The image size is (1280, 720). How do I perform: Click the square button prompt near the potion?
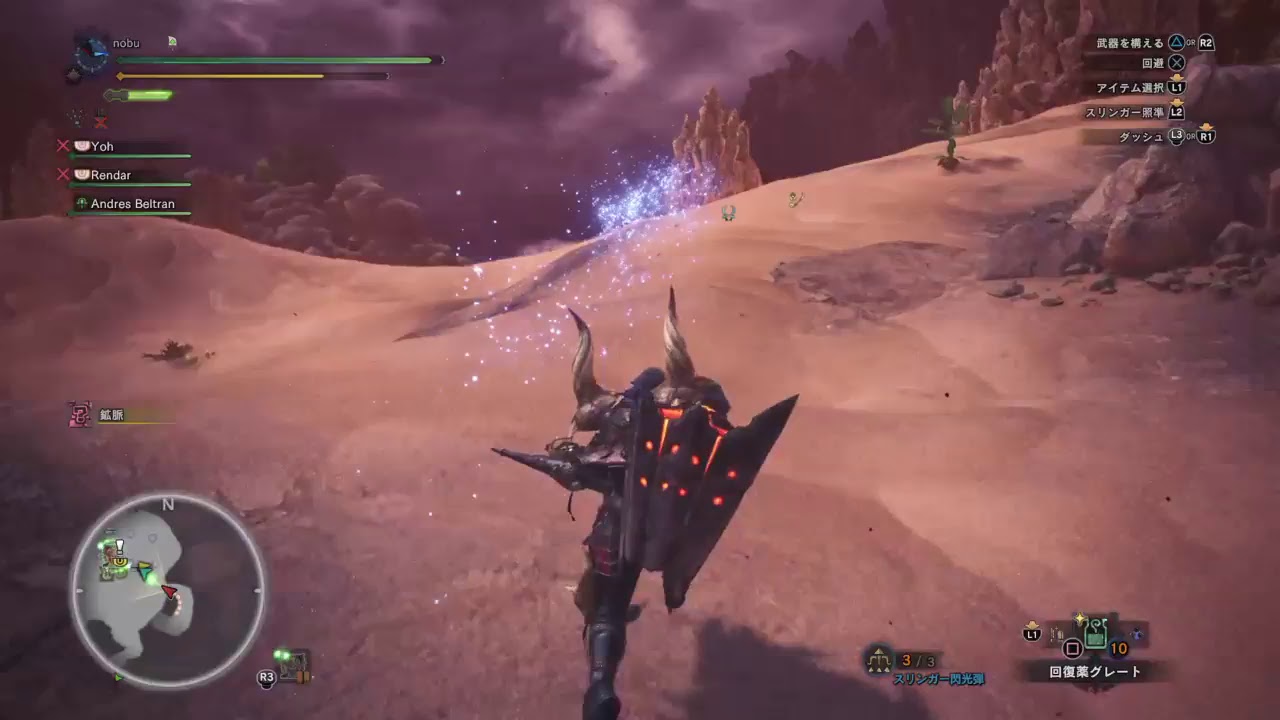pyautogui.click(x=1072, y=648)
